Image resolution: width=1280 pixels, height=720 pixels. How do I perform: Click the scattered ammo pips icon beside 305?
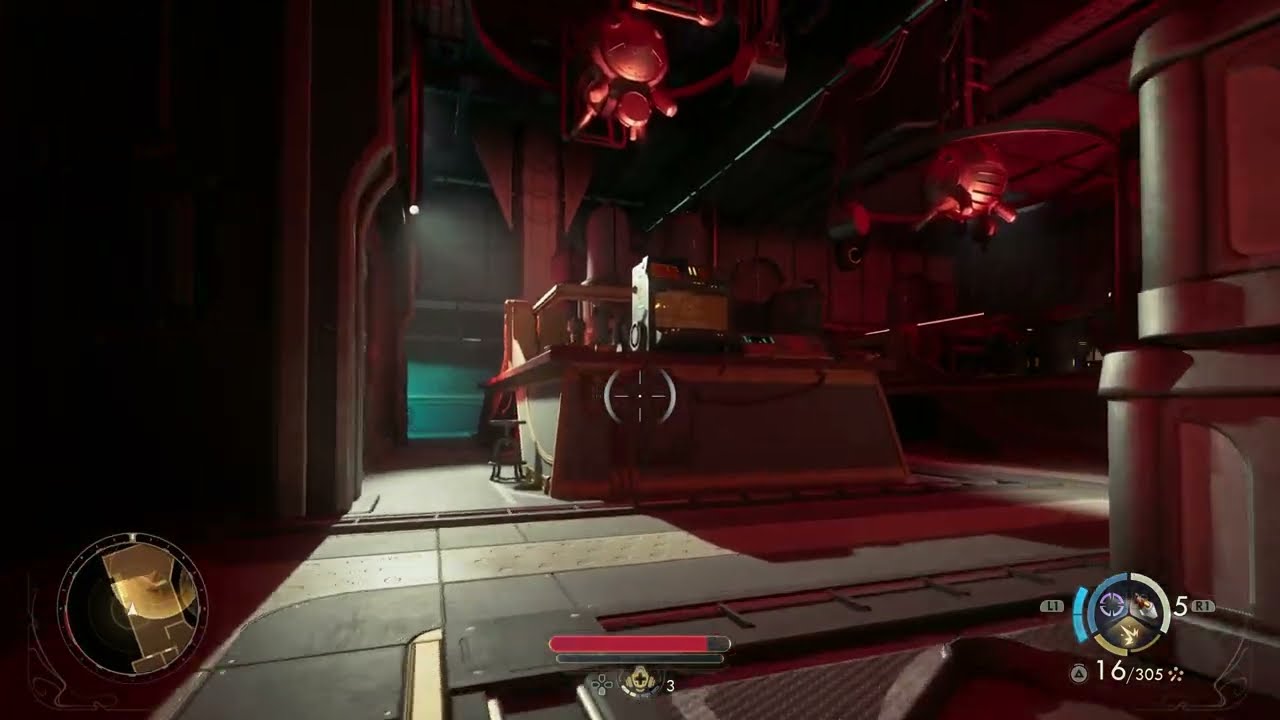click(x=1176, y=674)
